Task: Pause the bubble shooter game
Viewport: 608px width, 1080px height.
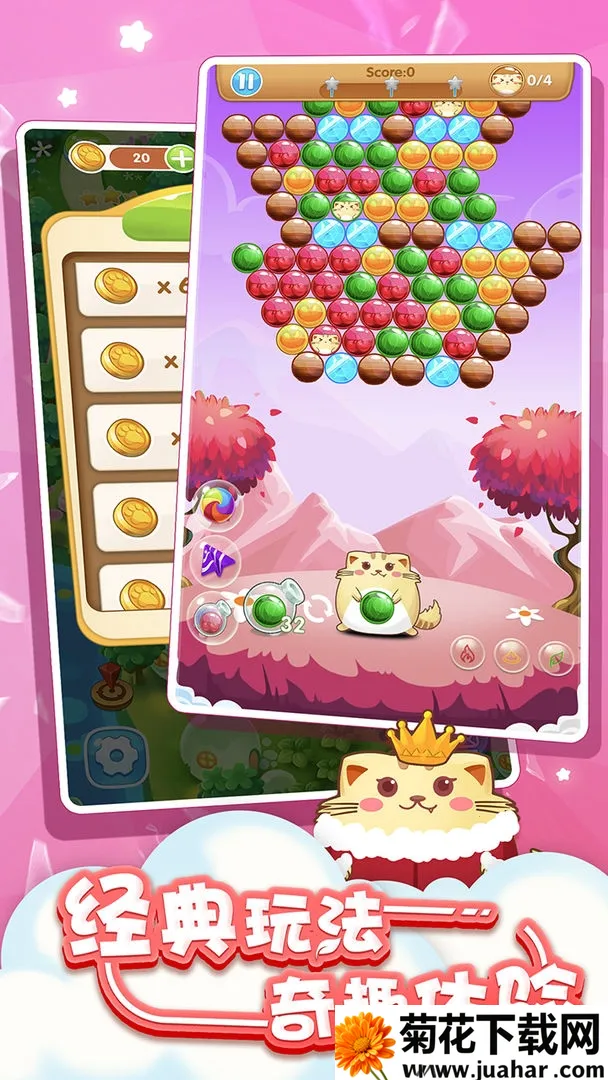Action: [x=246, y=82]
